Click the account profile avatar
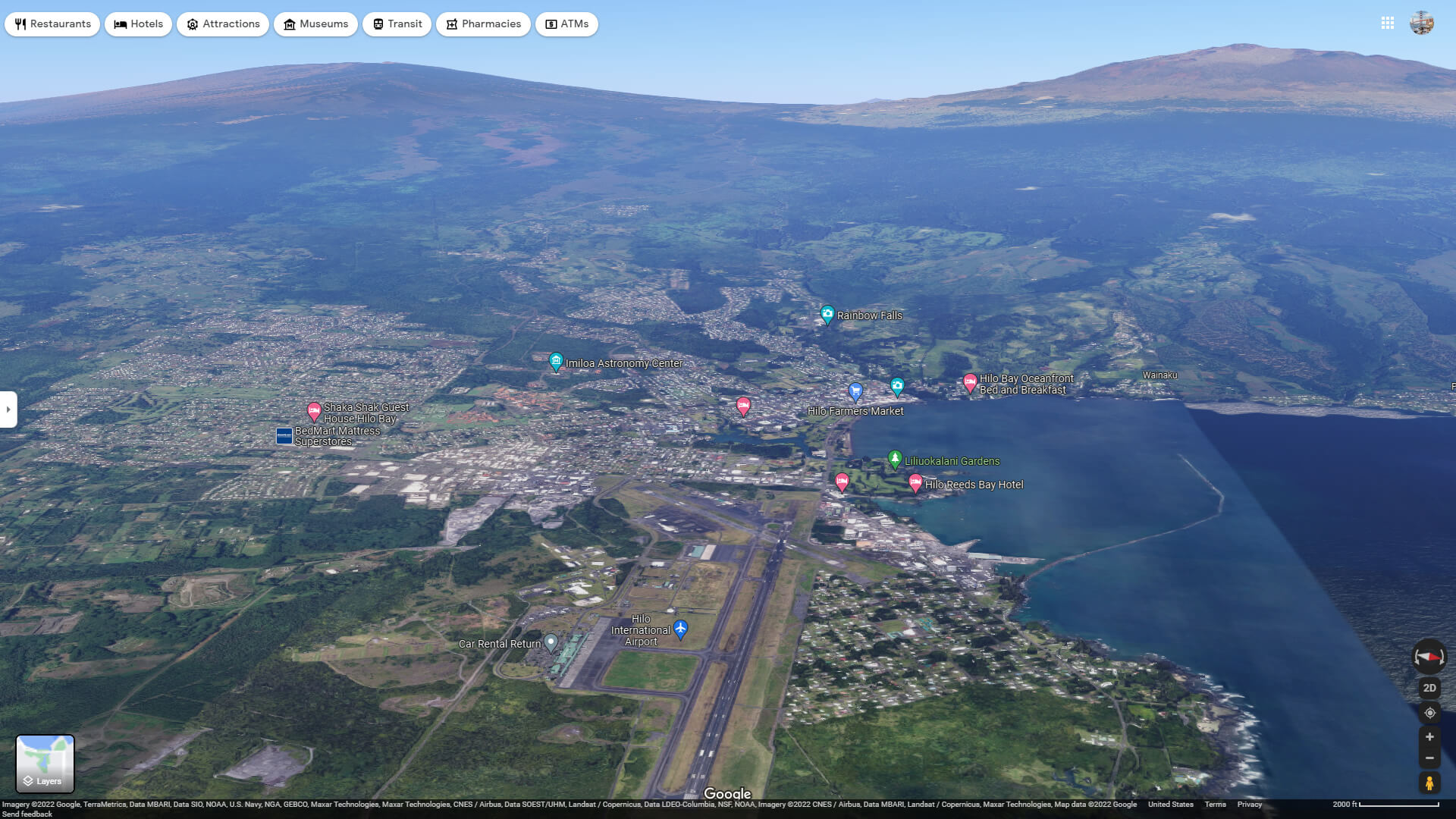This screenshot has width=1456, height=819. (1423, 24)
